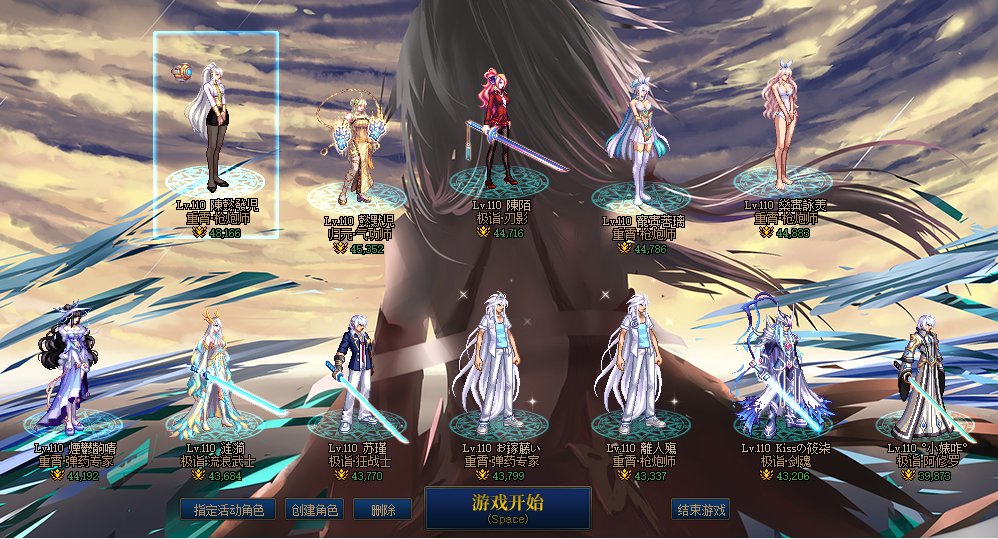Select the pink-haired 重霄·枪炮师 scoring 44,883
The height and width of the screenshot is (539, 998).
coord(786,125)
